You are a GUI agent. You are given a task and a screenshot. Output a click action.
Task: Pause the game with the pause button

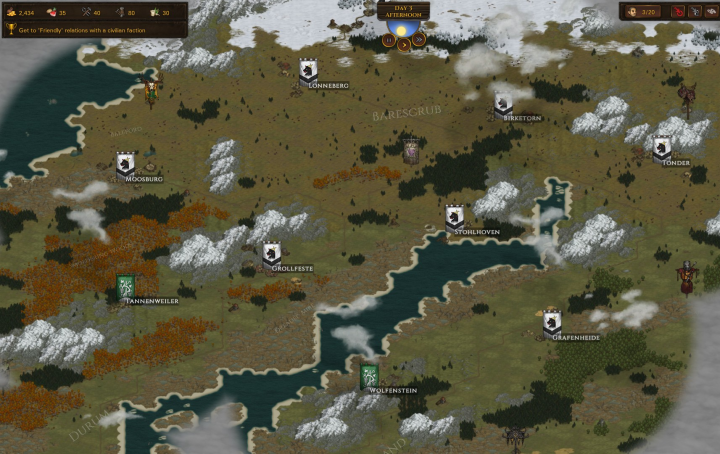pyautogui.click(x=388, y=41)
